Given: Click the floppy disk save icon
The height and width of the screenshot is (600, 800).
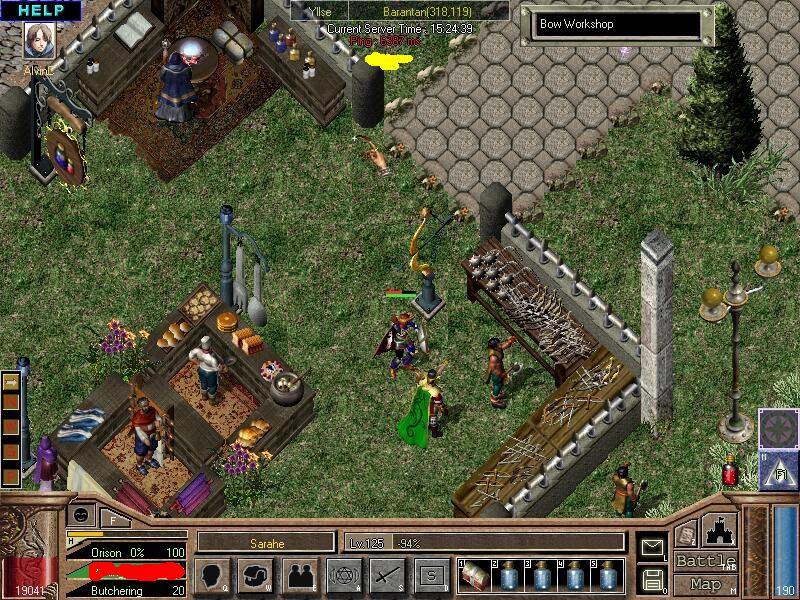Looking at the screenshot, I should coord(653,579).
